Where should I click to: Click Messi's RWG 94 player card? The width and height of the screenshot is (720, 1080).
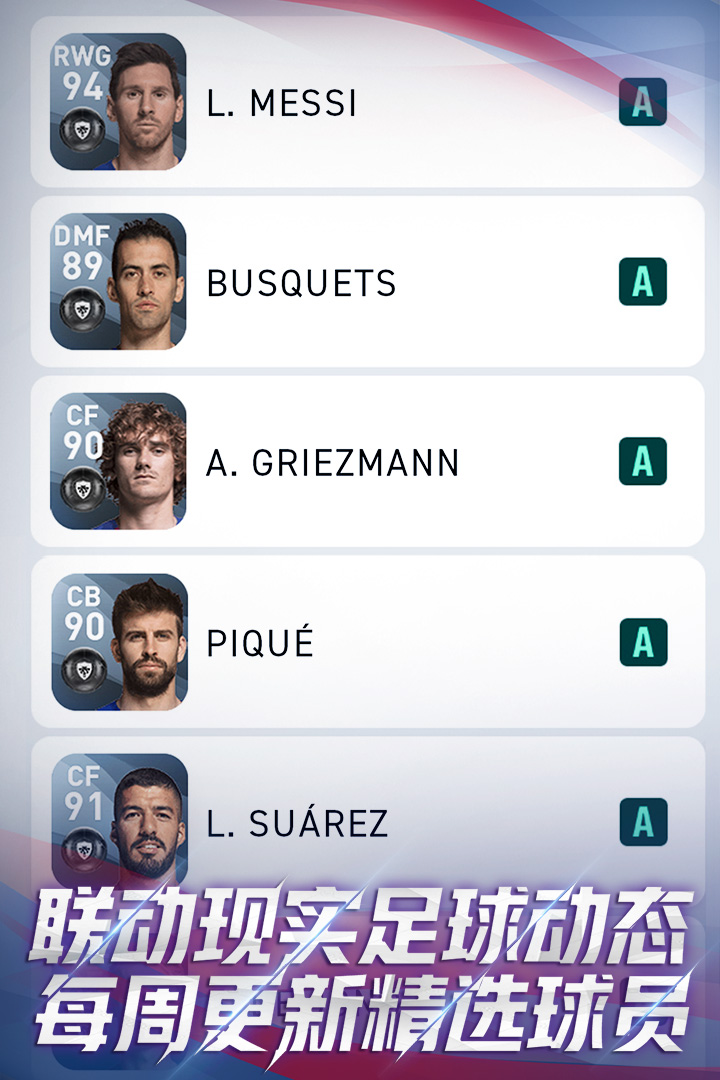(x=119, y=102)
